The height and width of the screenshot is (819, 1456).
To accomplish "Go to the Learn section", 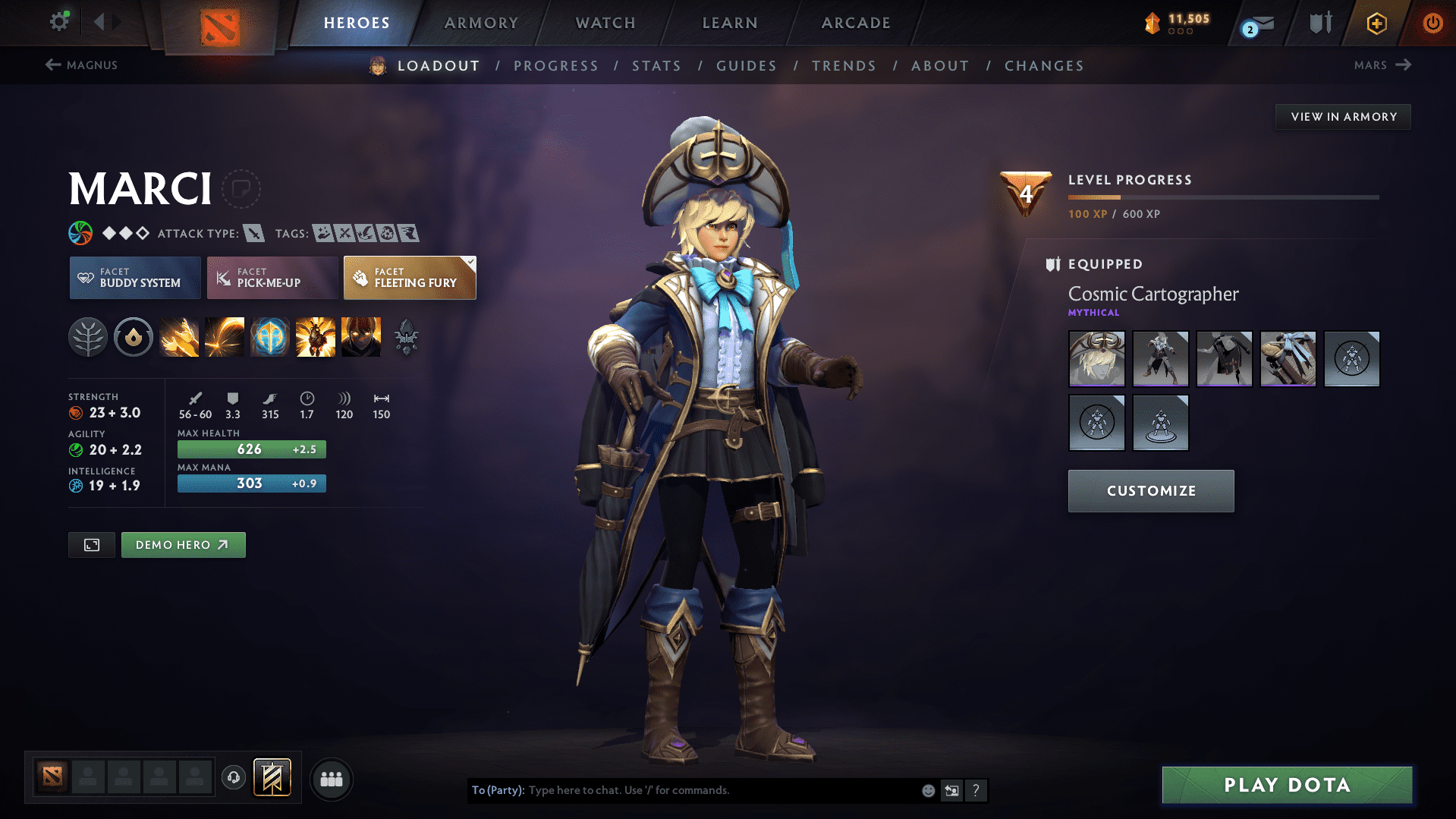I will pos(730,23).
